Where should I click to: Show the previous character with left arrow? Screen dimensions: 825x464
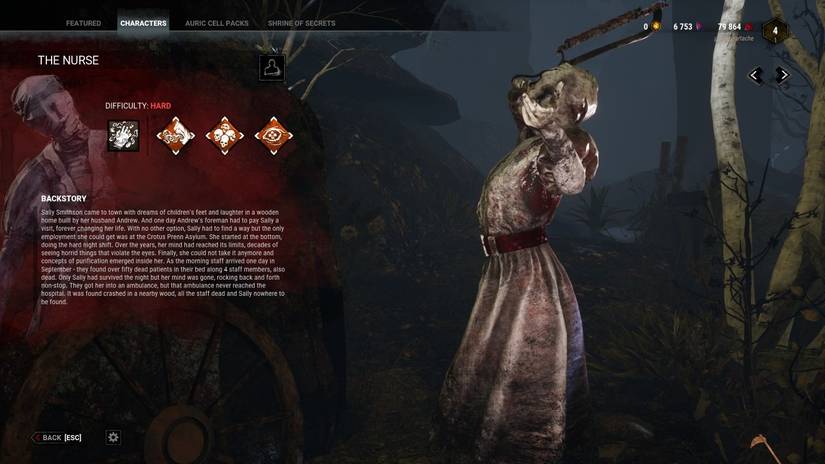point(756,75)
